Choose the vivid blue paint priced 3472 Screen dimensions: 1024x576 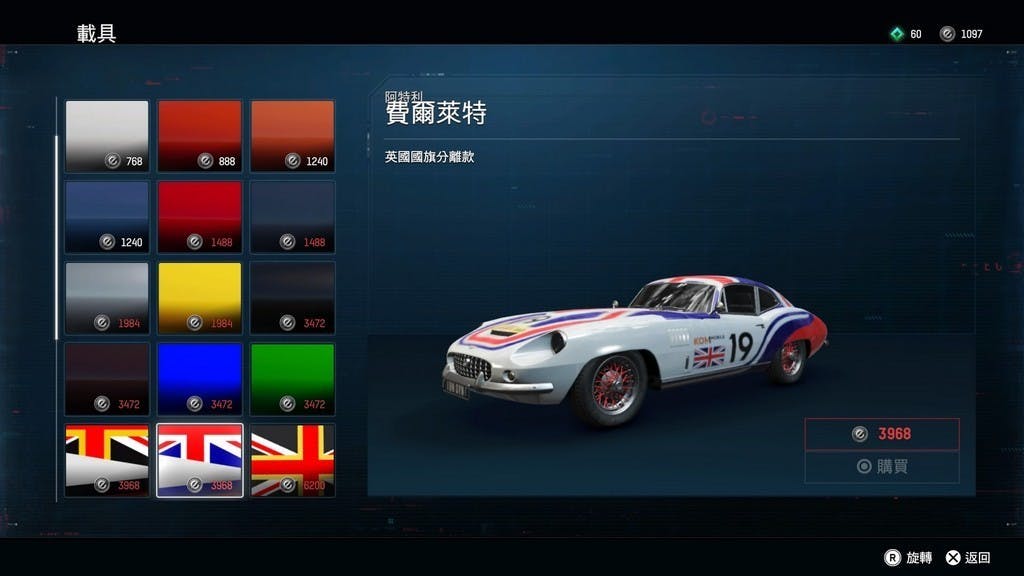(199, 379)
